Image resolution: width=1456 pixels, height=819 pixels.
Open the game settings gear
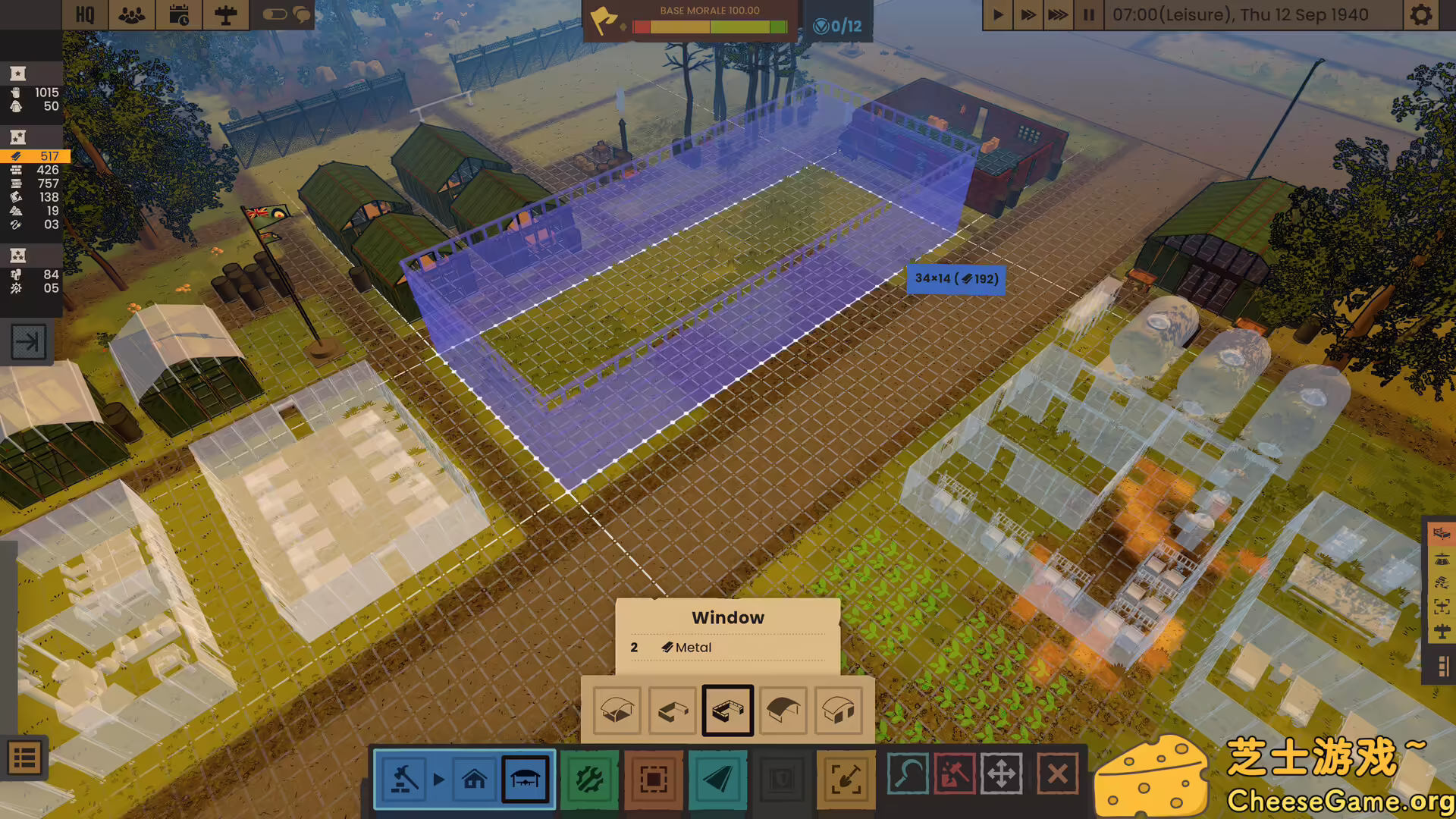click(x=1421, y=14)
